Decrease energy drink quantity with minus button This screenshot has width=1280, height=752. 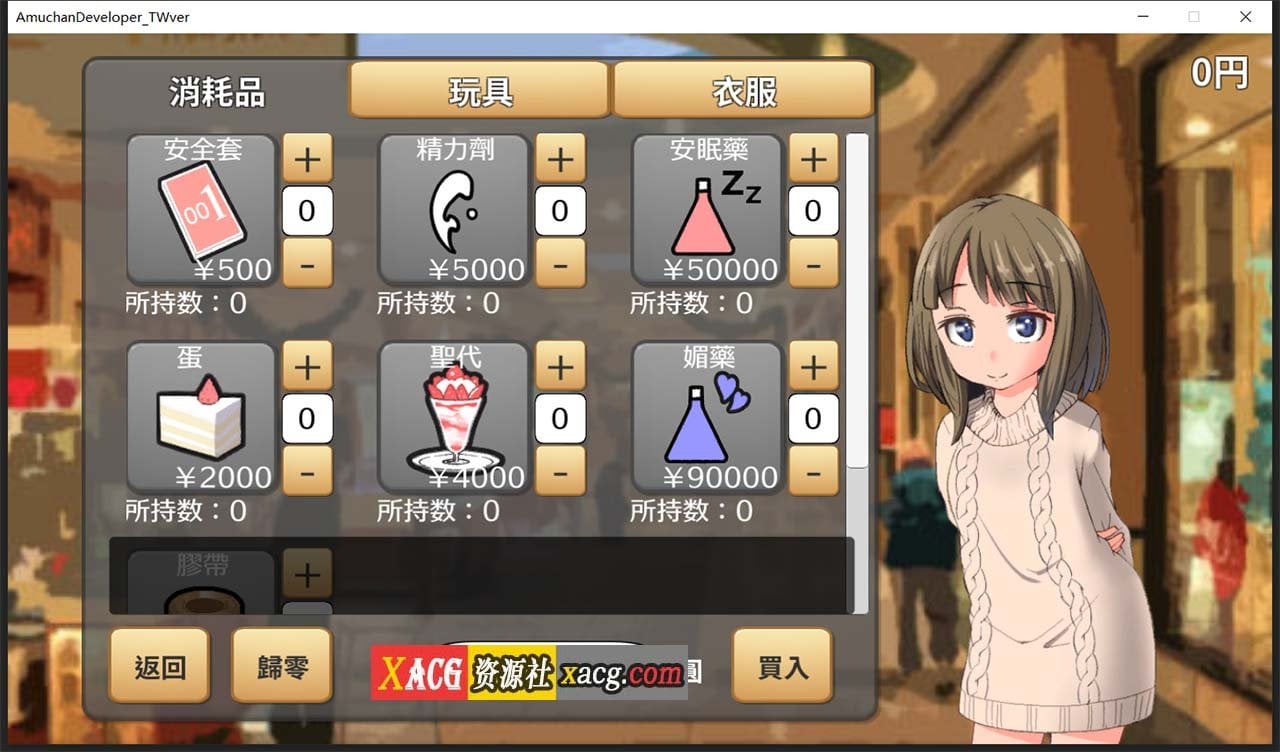(x=560, y=264)
